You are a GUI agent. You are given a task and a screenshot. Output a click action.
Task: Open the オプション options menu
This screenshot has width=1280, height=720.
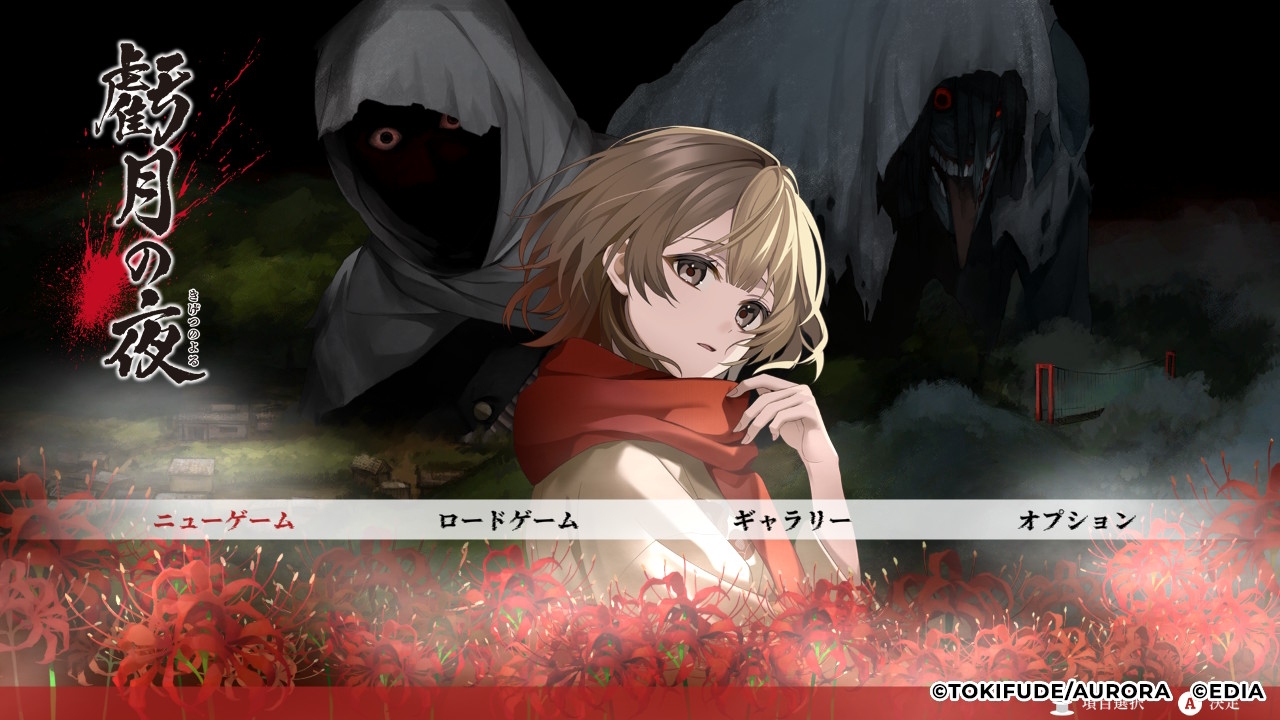click(x=1077, y=520)
